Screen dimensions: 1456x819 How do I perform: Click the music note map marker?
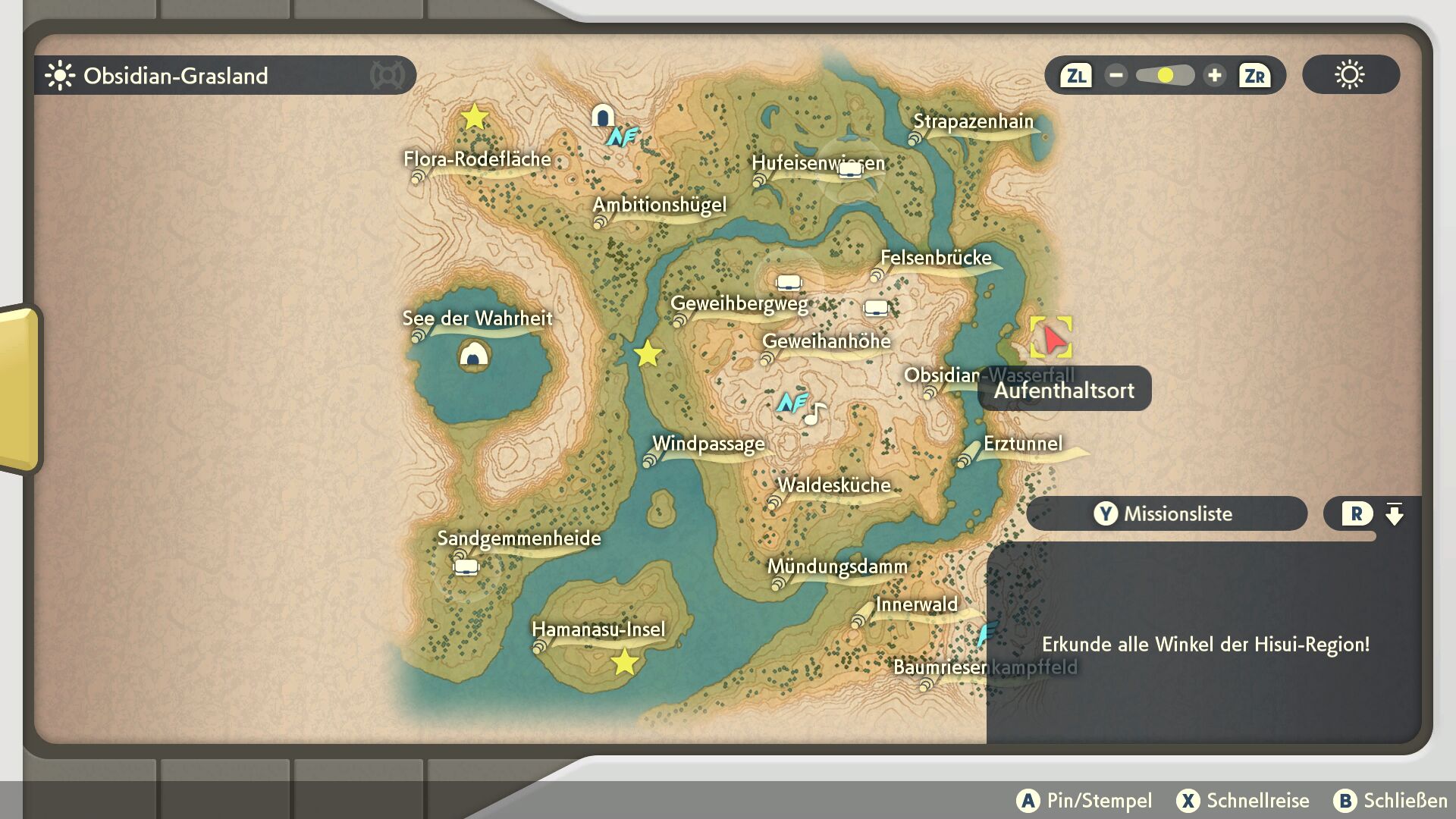[814, 414]
